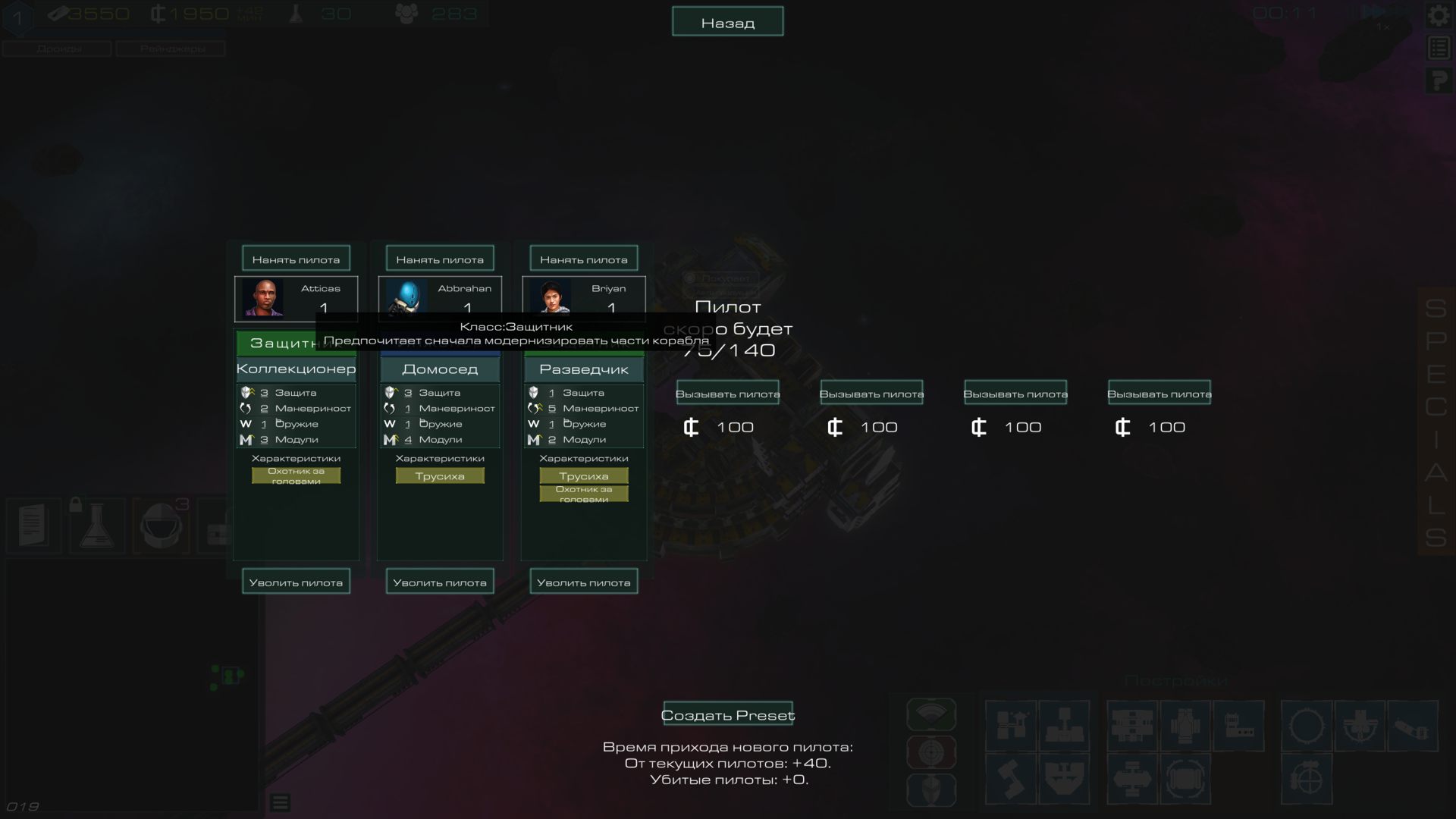Screen dimensions: 1456x819
Task: Fire pilot Atticas
Action: coord(296,582)
